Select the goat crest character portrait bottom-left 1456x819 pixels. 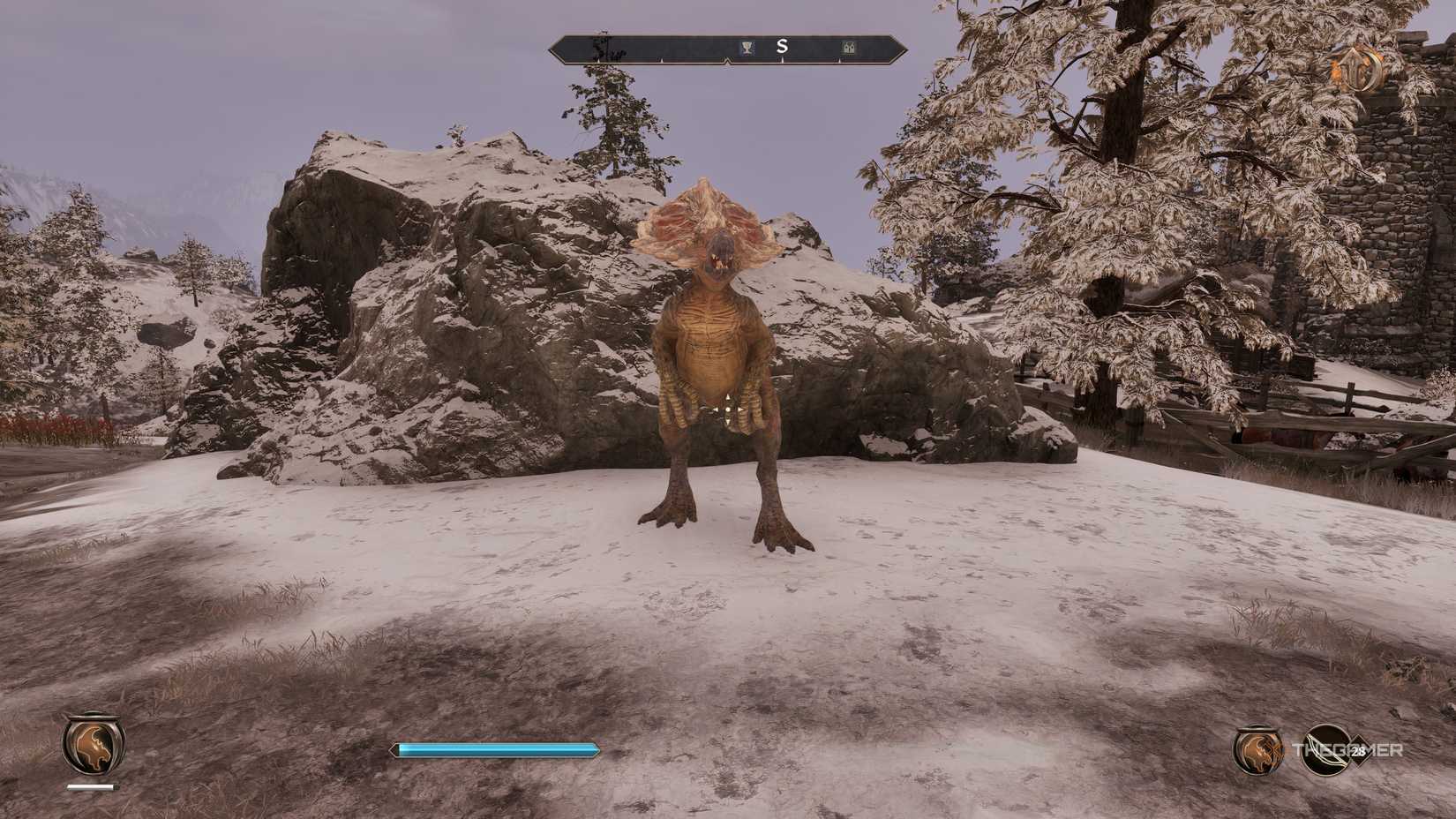[94, 748]
